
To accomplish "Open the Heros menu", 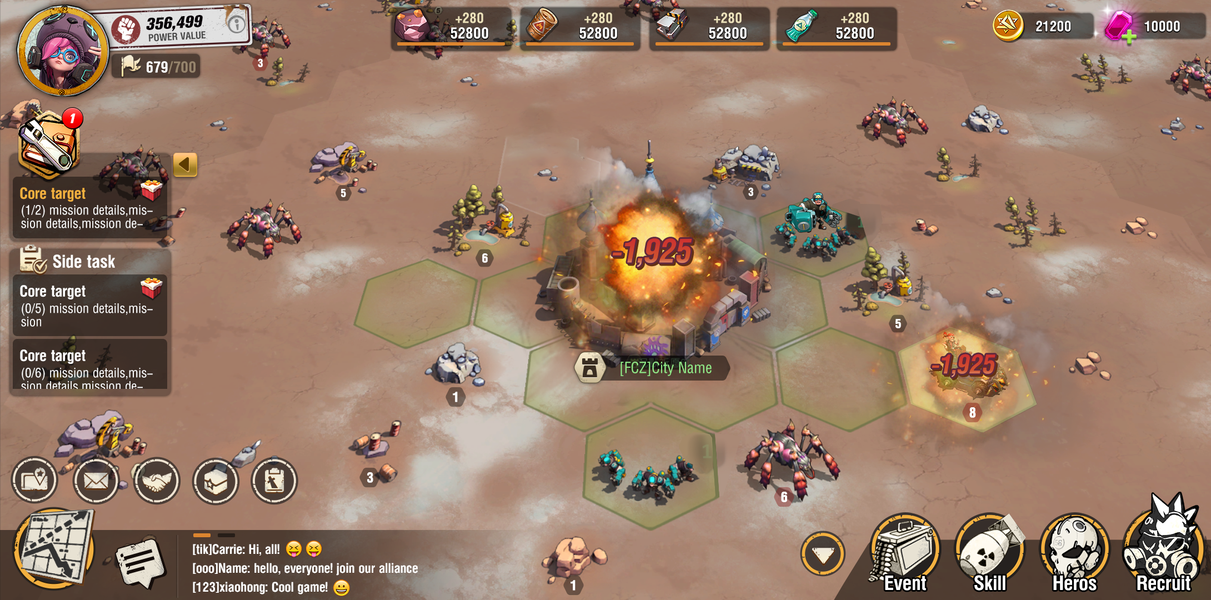I will tap(1074, 554).
